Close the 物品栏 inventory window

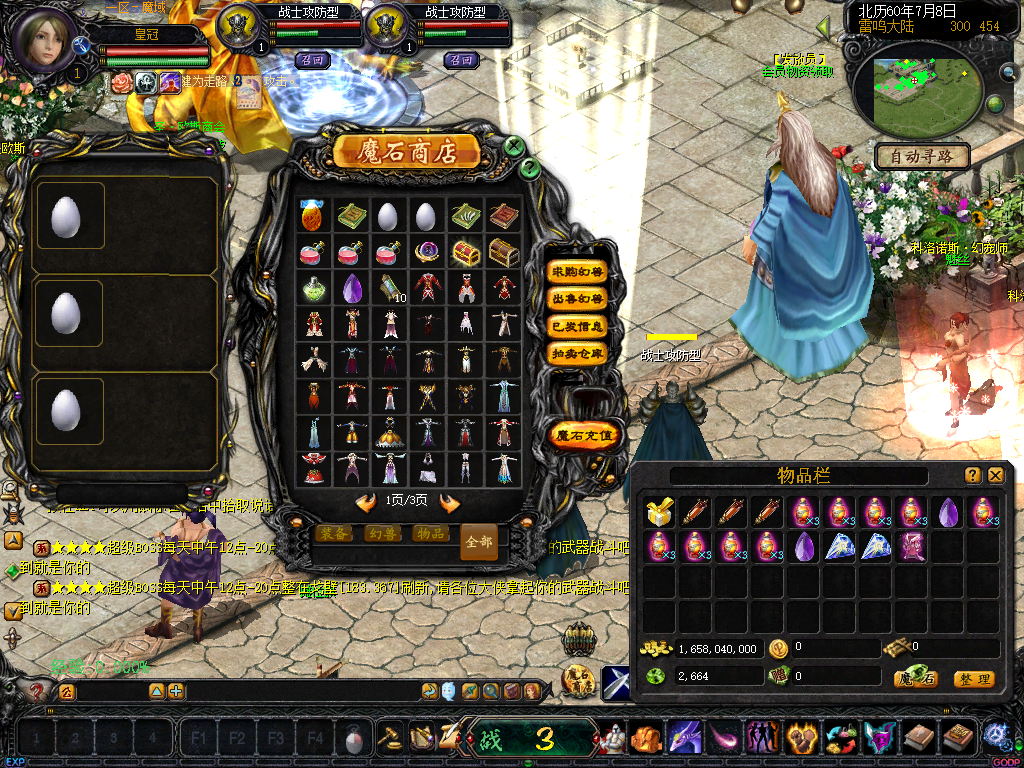[x=995, y=475]
